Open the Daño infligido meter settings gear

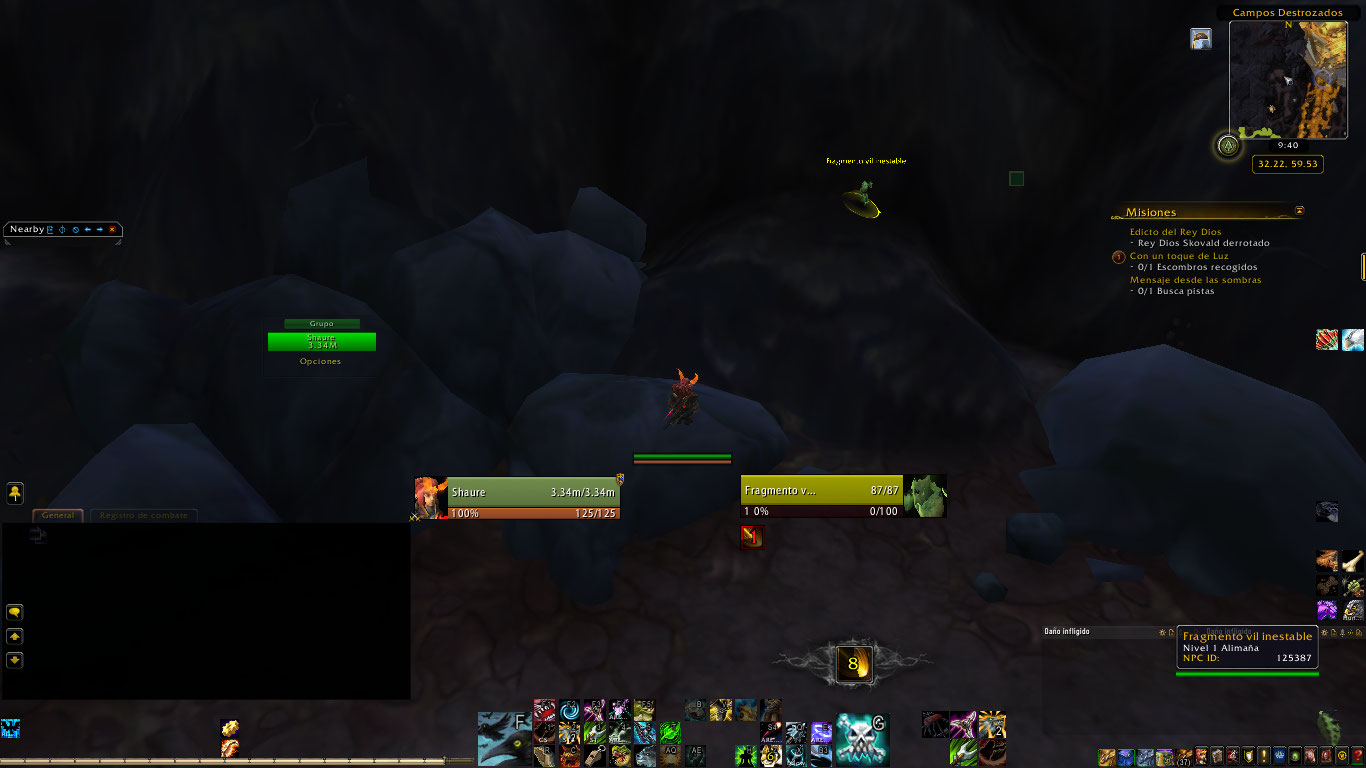1161,632
